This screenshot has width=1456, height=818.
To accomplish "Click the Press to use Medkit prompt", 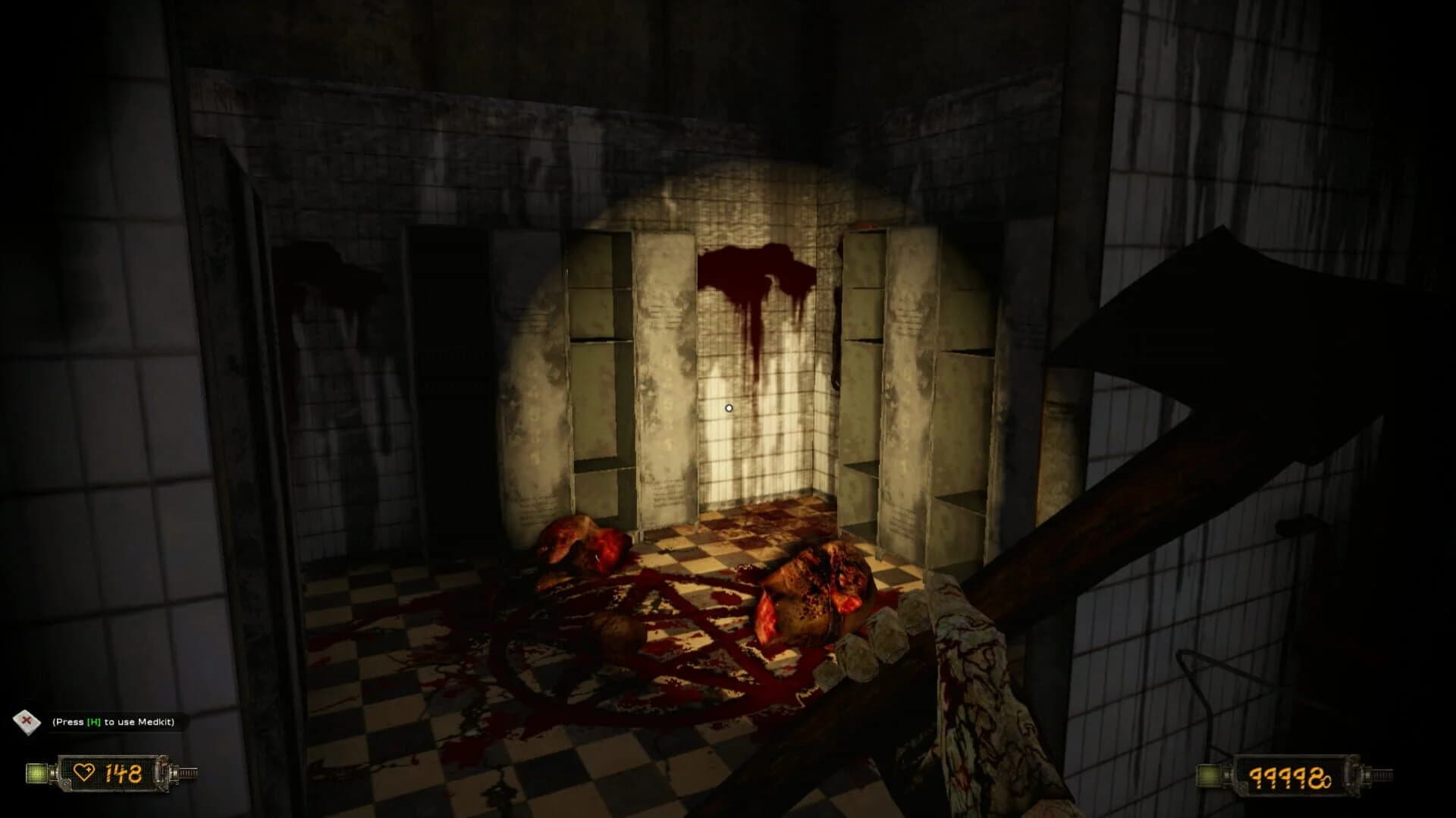I will point(114,722).
